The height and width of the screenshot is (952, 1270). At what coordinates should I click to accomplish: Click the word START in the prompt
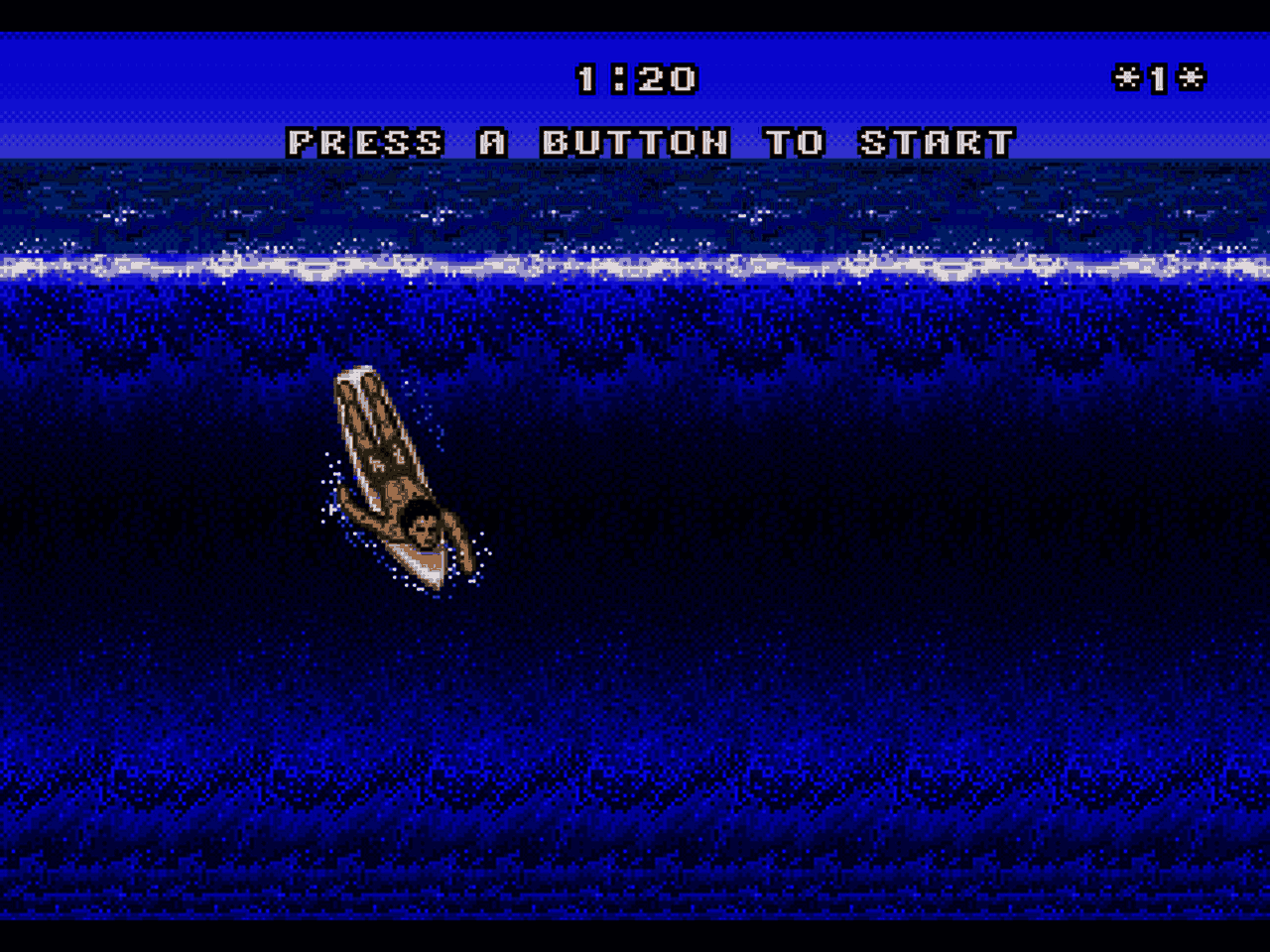coord(938,143)
